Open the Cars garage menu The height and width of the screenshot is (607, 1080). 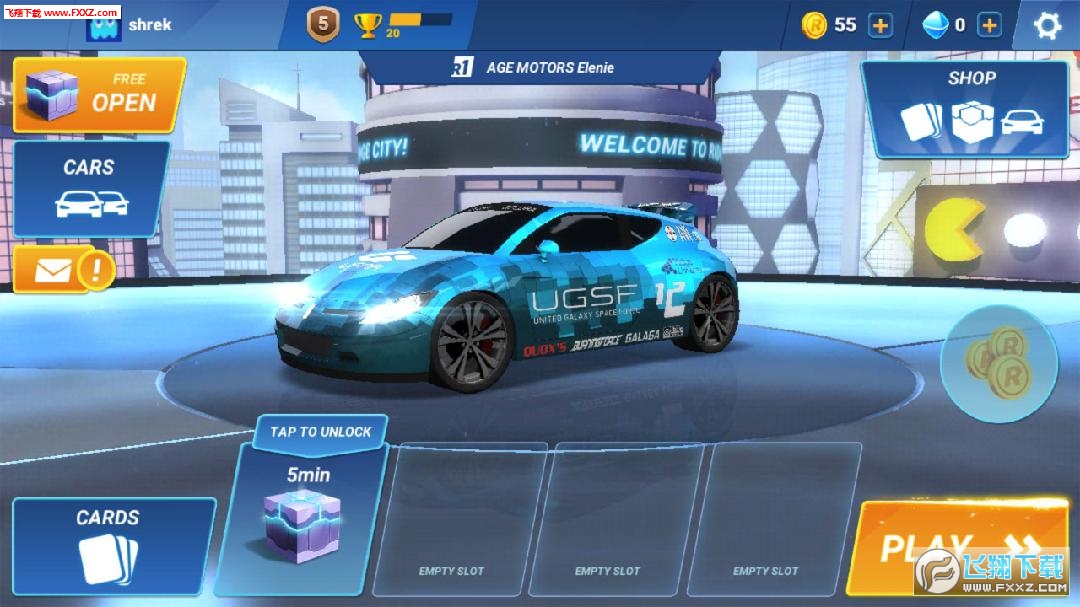coord(91,188)
